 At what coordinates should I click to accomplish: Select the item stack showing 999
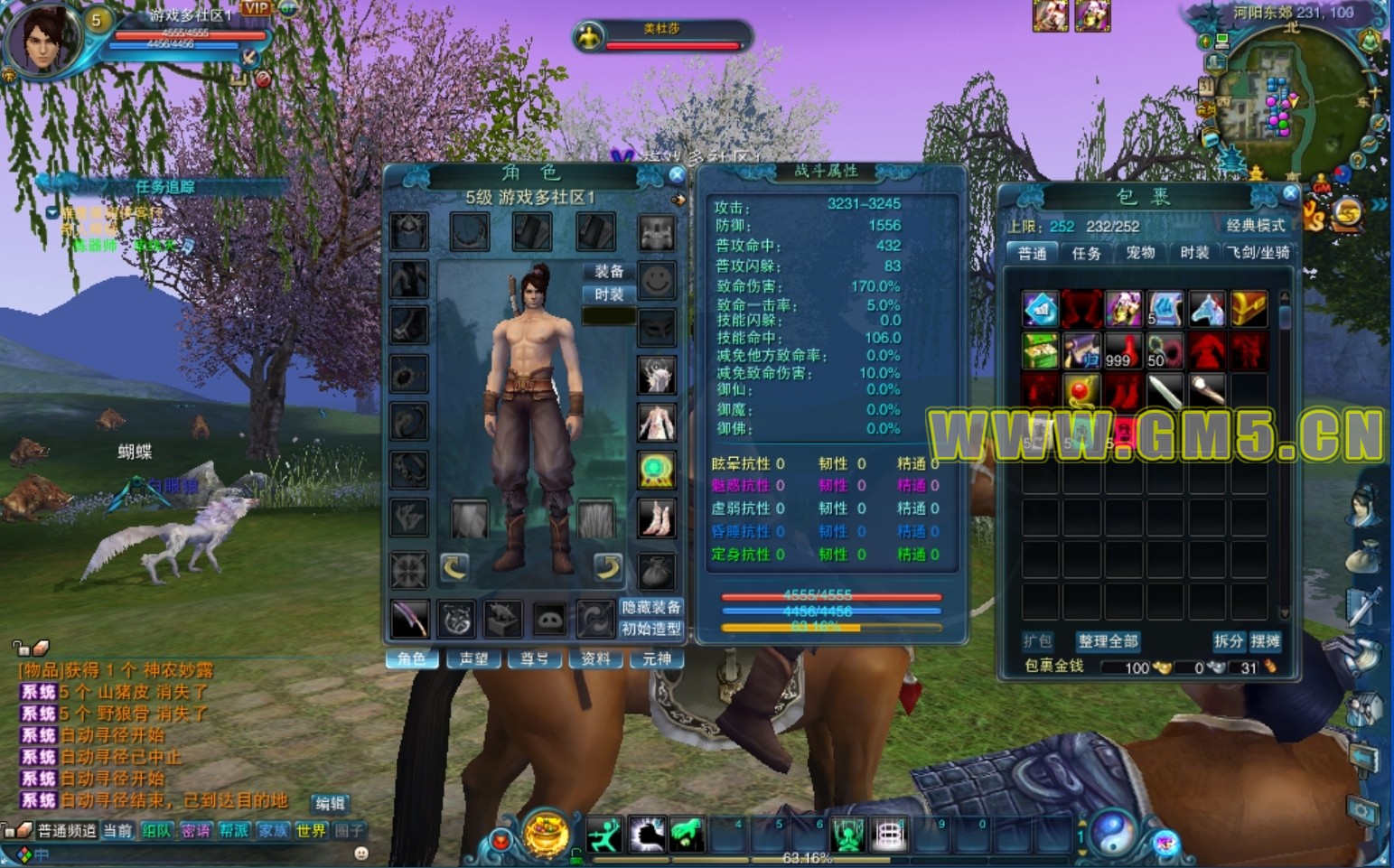pos(1122,350)
